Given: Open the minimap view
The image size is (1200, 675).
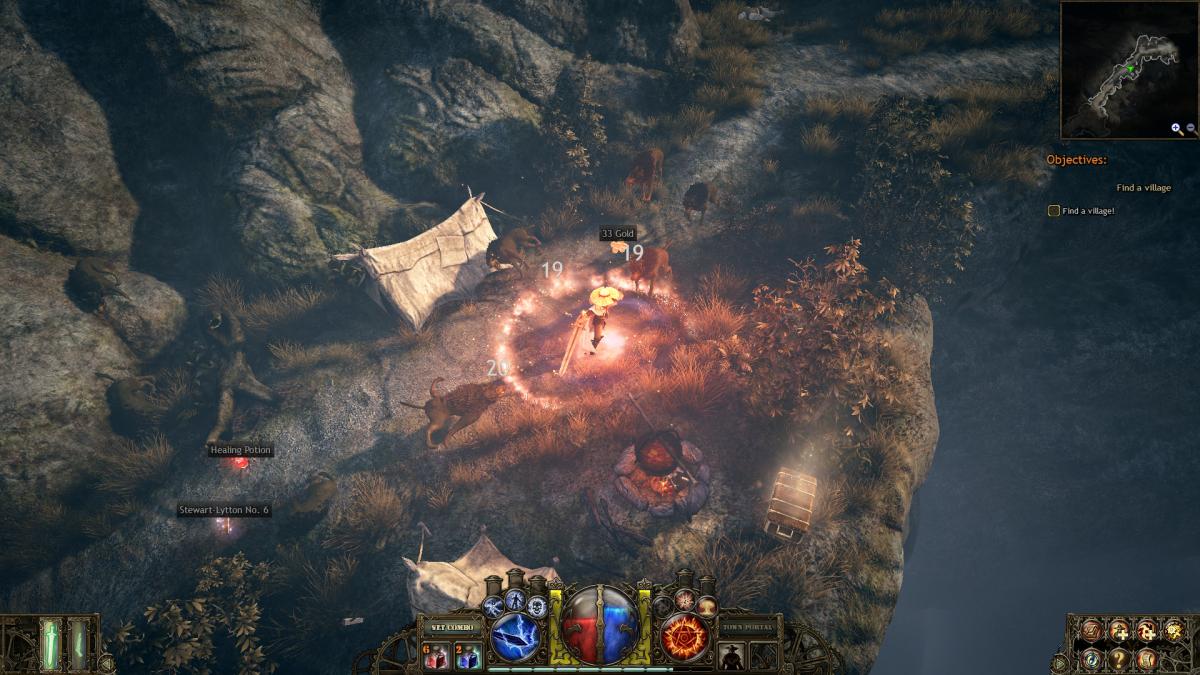Looking at the screenshot, I should click(x=1128, y=70).
